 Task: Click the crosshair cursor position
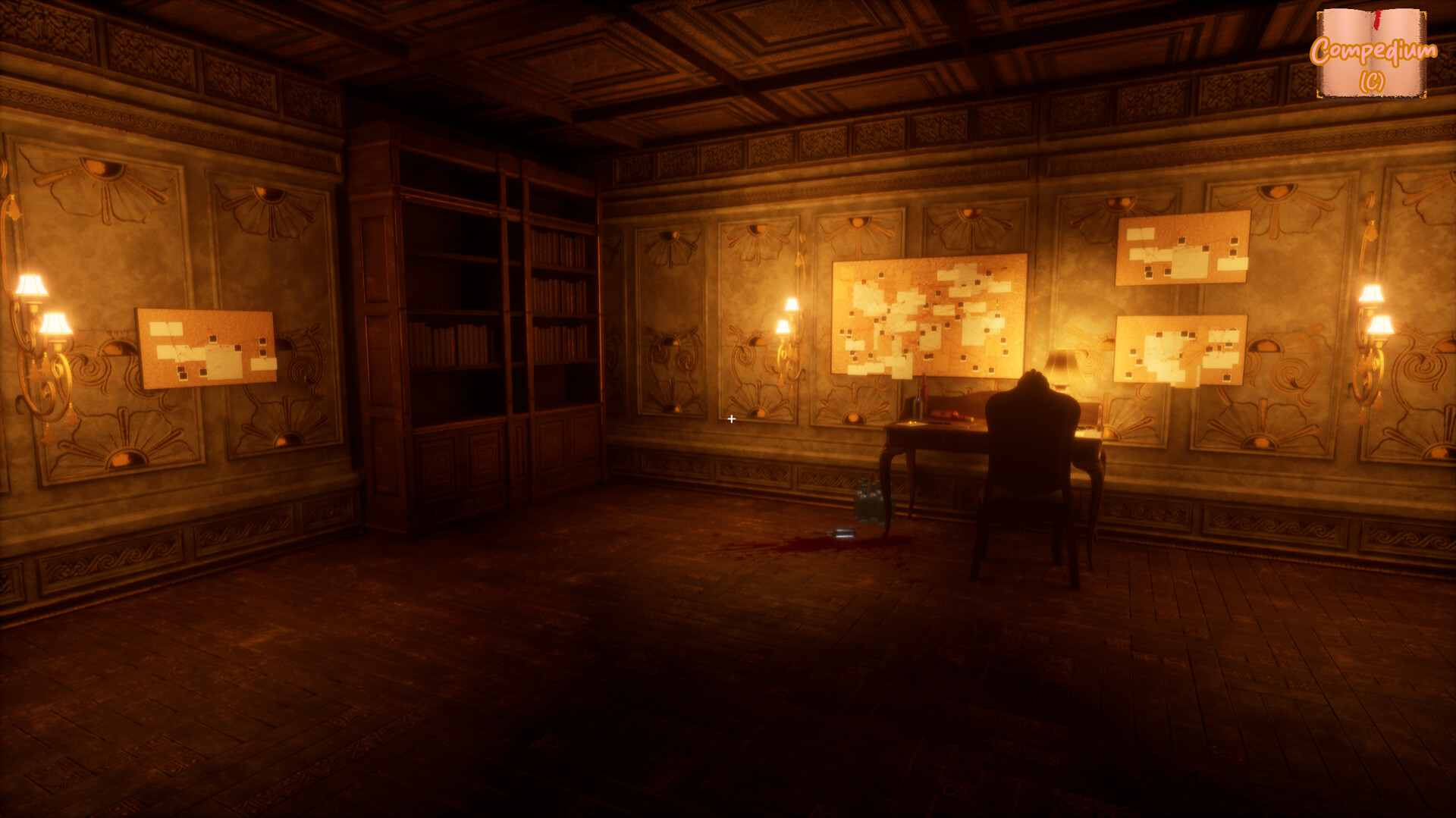tap(731, 418)
